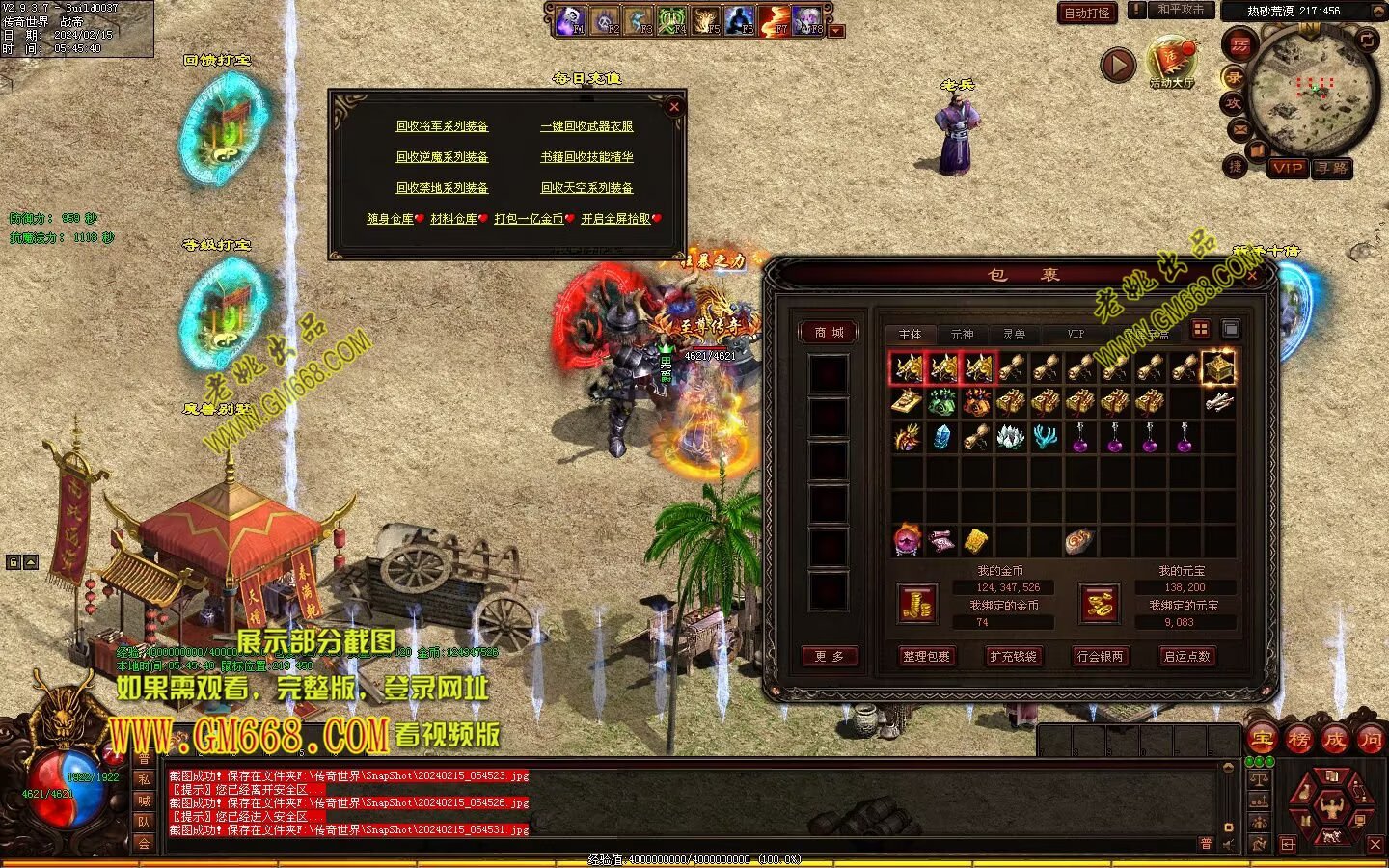Click the 扩充钱袋 button
The image size is (1389, 868).
(x=1013, y=657)
